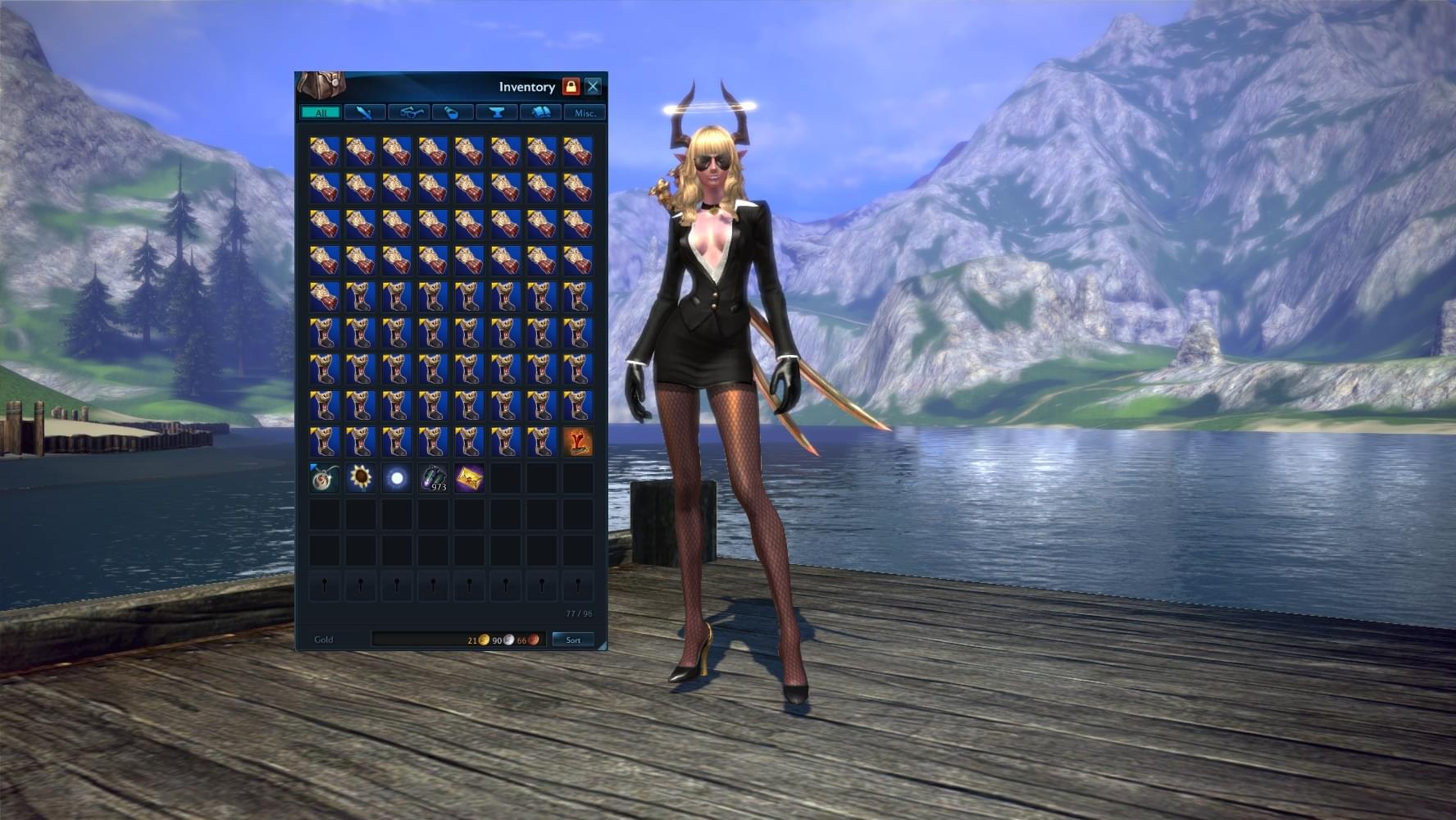Select the stack of 973 items
Viewport: 1456px width, 820px height.
[x=433, y=478]
